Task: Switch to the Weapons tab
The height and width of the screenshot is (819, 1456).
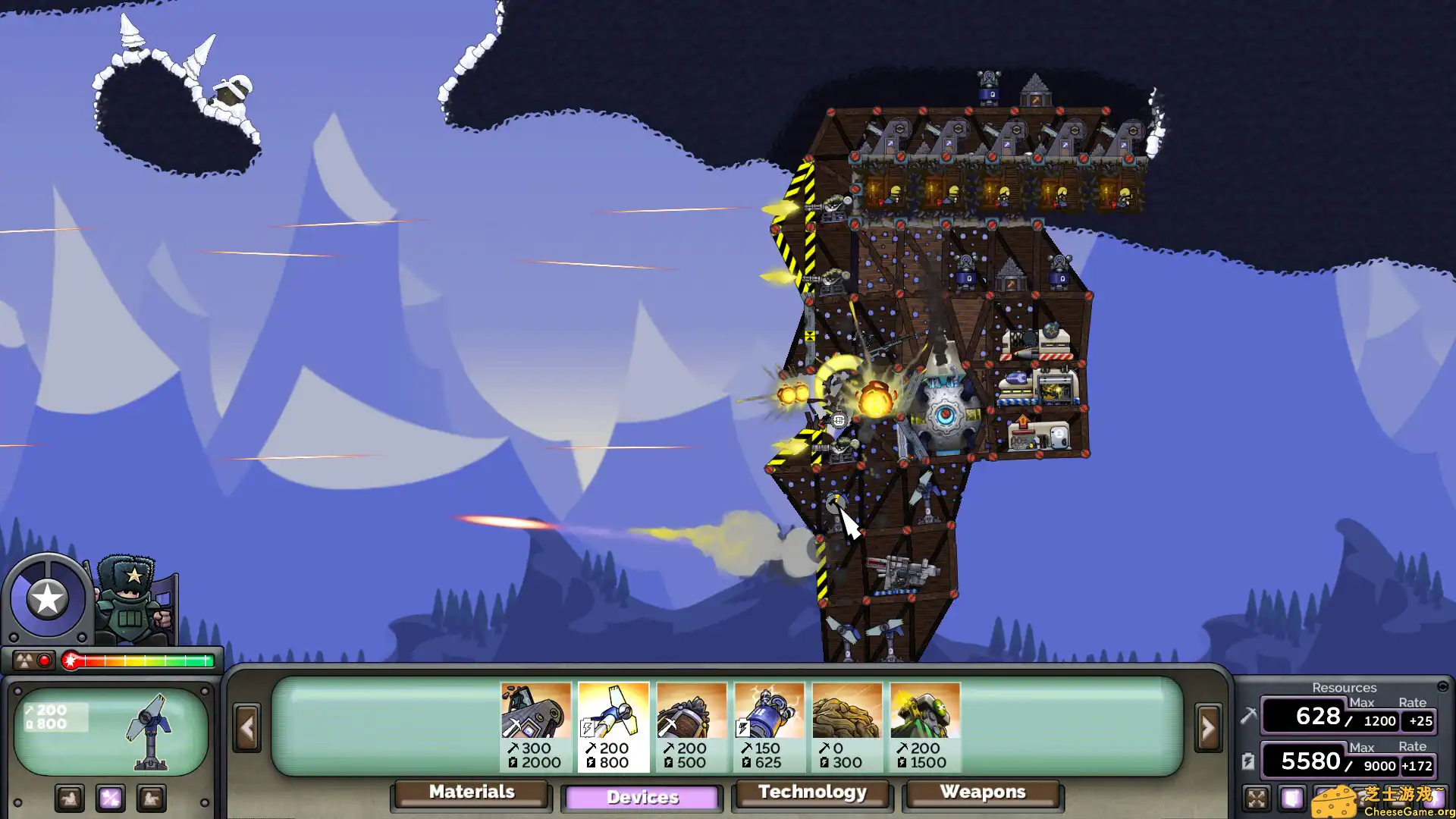Action: coord(984,792)
